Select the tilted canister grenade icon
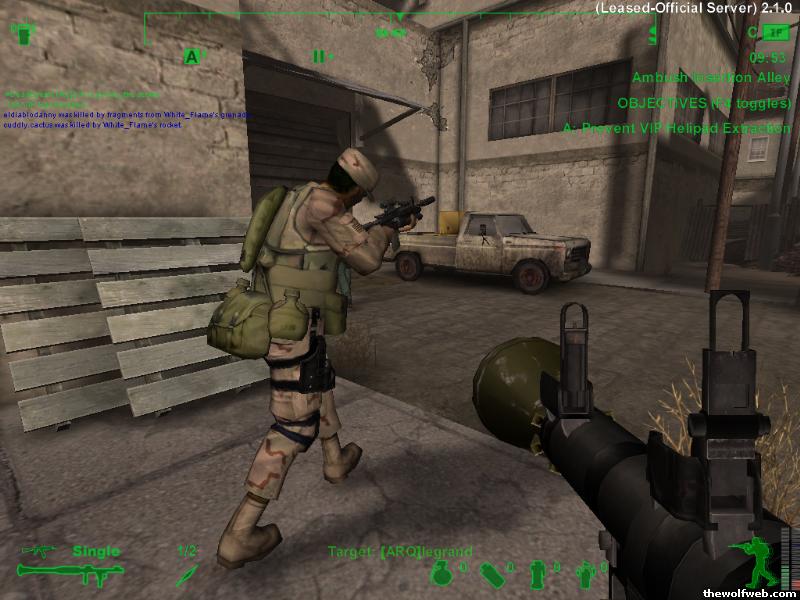This screenshot has height=600, width=800. [x=491, y=574]
